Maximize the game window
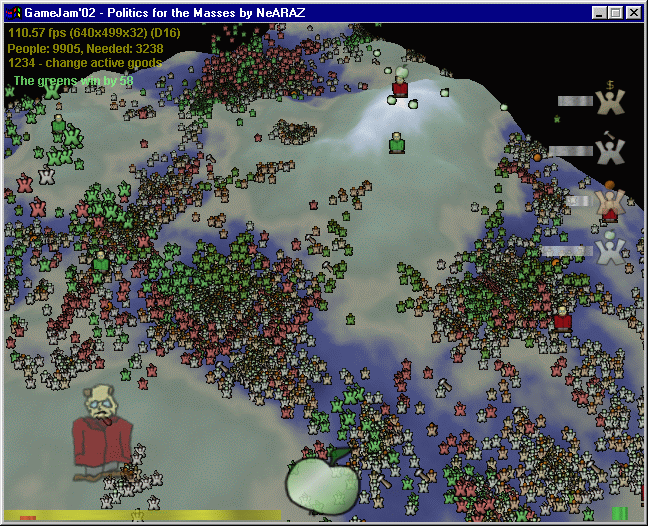 tap(615, 13)
